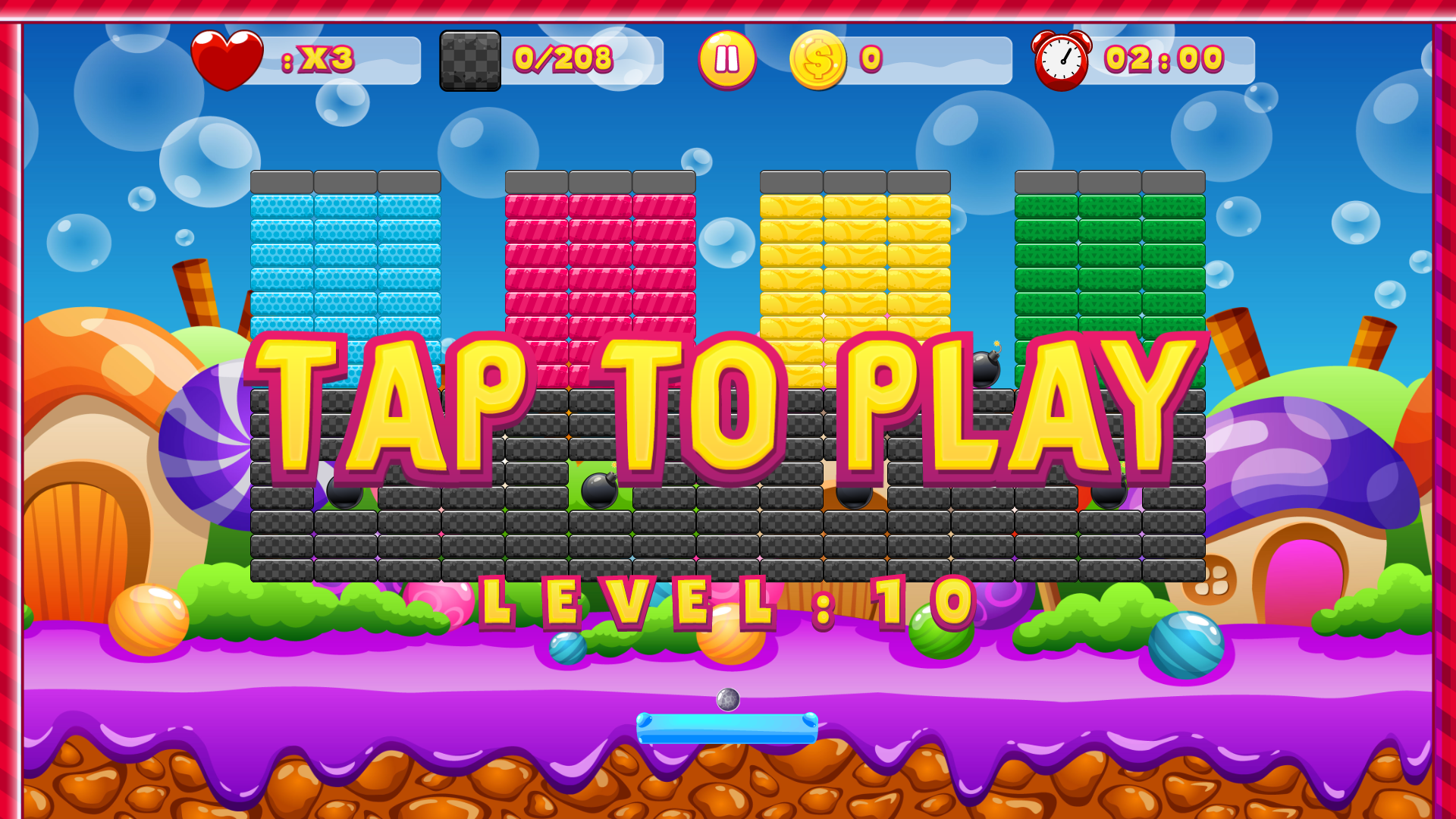Click the brick counter icon showing 0/208
1456x819 pixels.
pyautogui.click(x=469, y=61)
